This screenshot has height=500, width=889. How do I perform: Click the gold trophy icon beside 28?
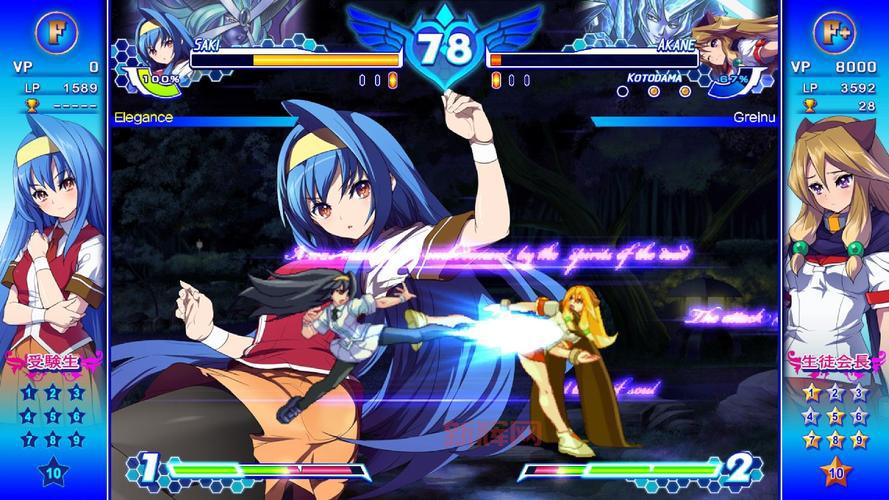pyautogui.click(x=809, y=105)
